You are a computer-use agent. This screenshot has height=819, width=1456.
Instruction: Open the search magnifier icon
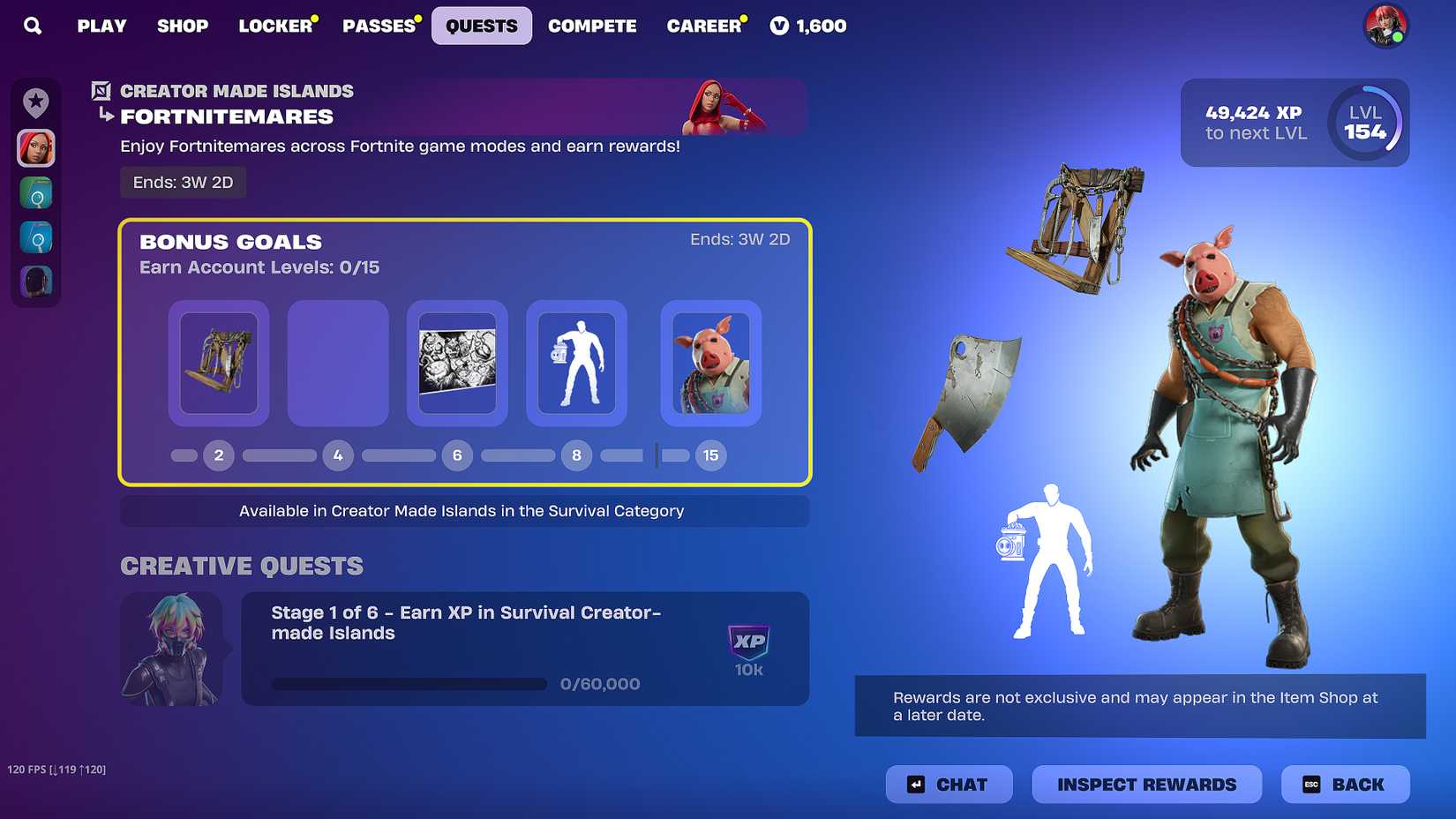(x=33, y=26)
